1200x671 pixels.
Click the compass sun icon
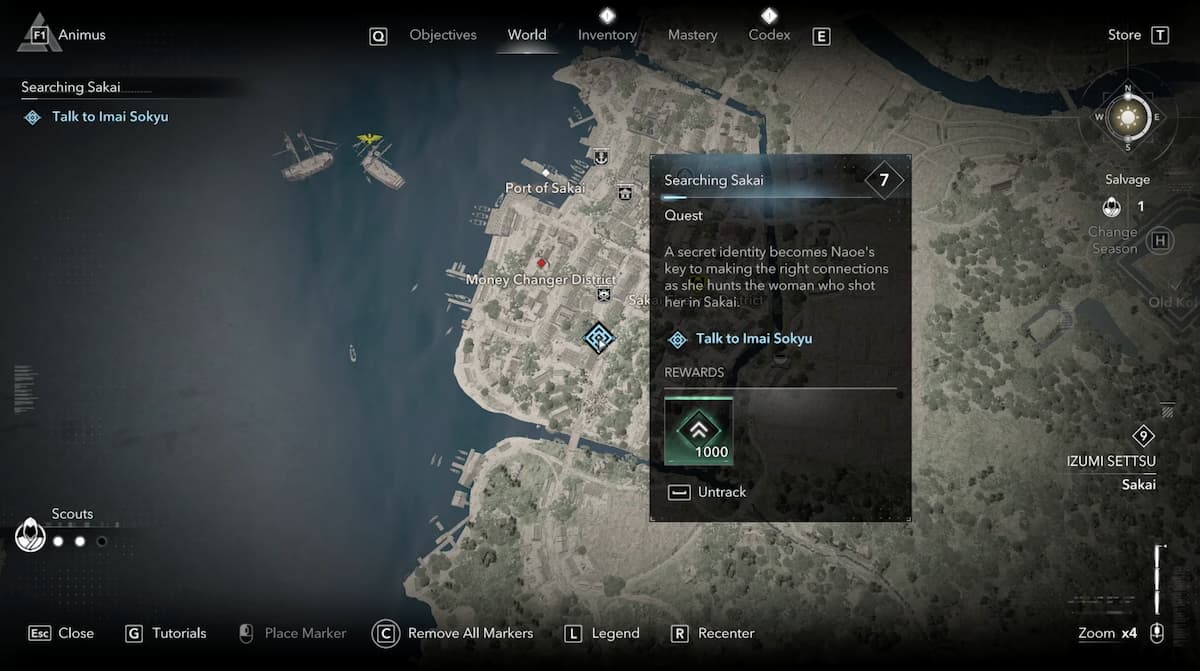point(1128,117)
